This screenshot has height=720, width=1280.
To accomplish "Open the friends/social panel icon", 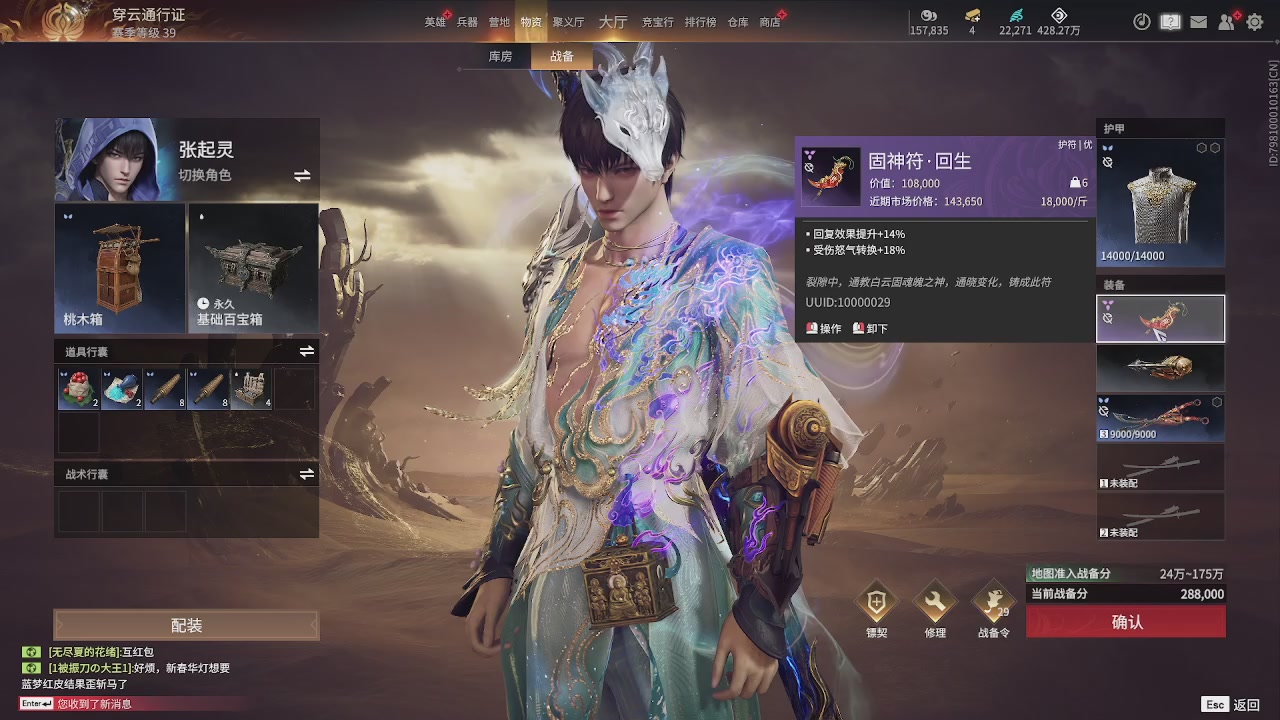I will [x=1227, y=21].
